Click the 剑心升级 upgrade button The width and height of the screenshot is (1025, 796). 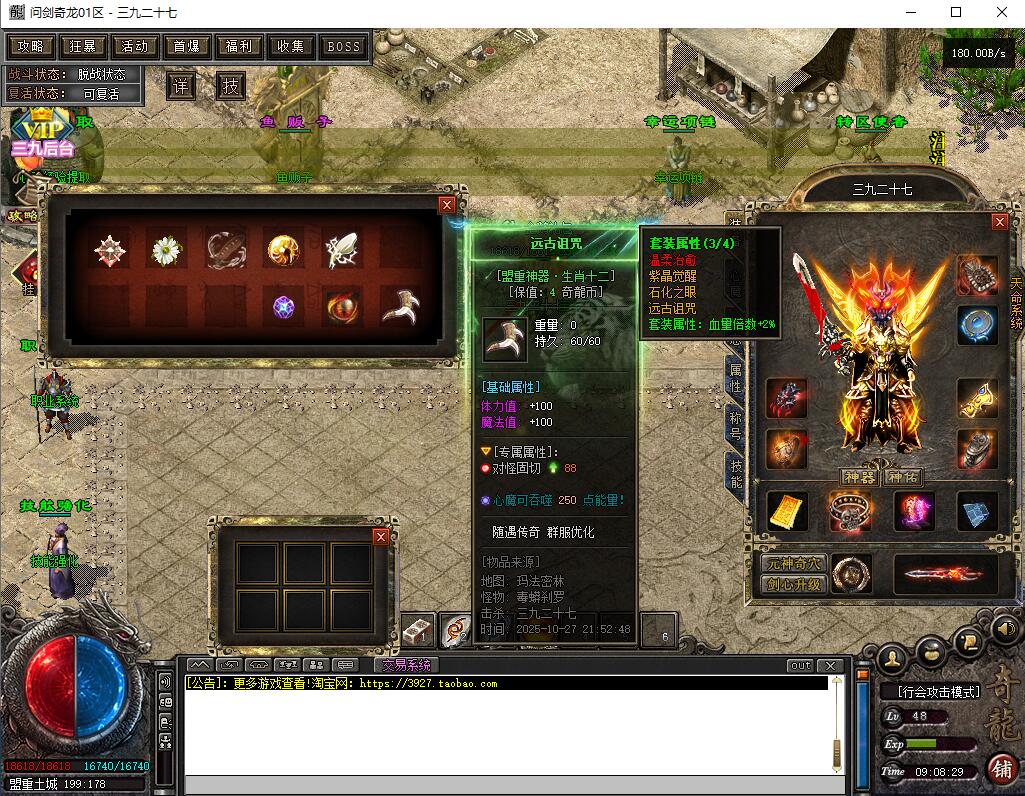[793, 584]
